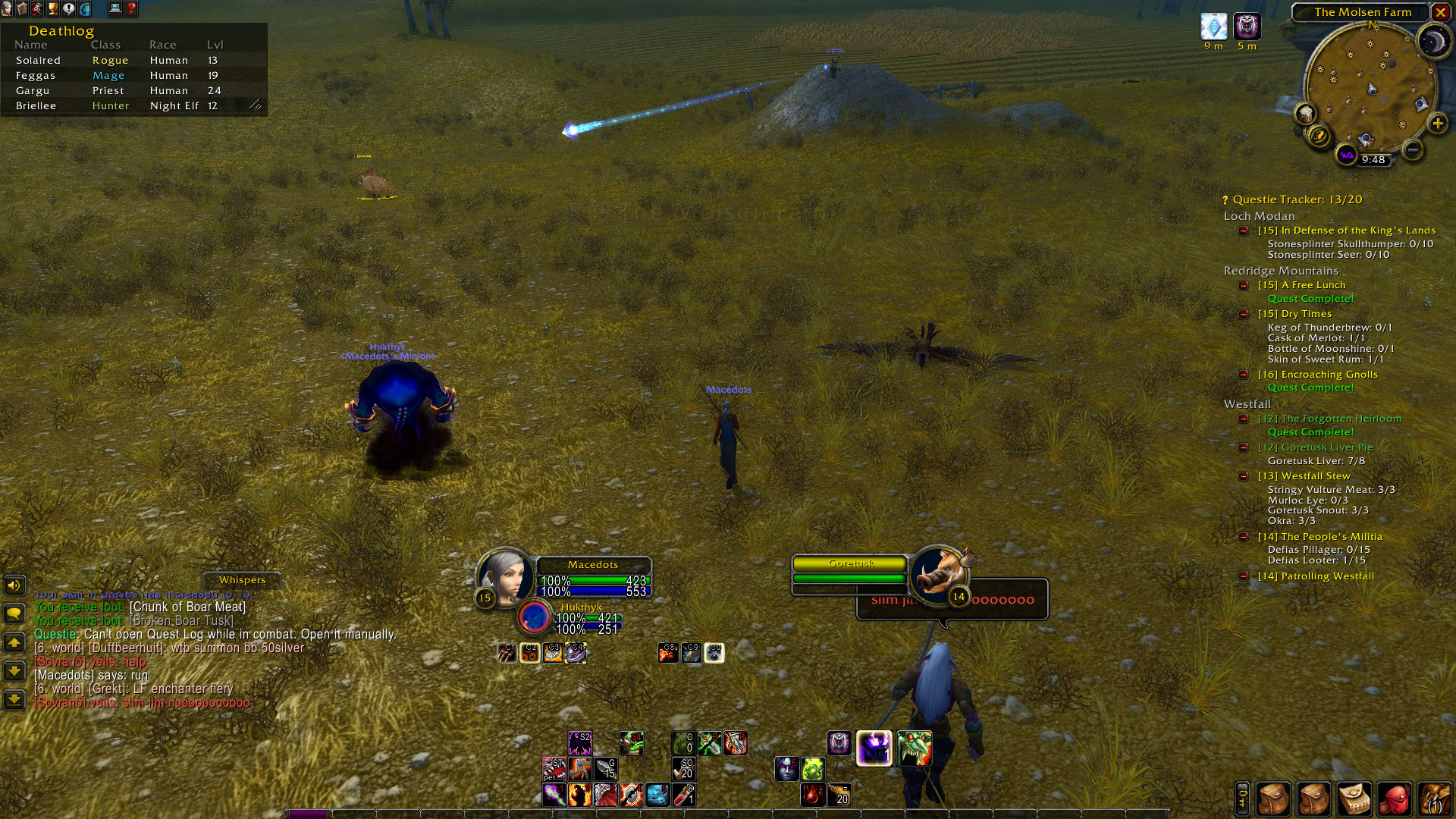
Task: Toggle the chat voice speaker button
Action: [x=14, y=585]
